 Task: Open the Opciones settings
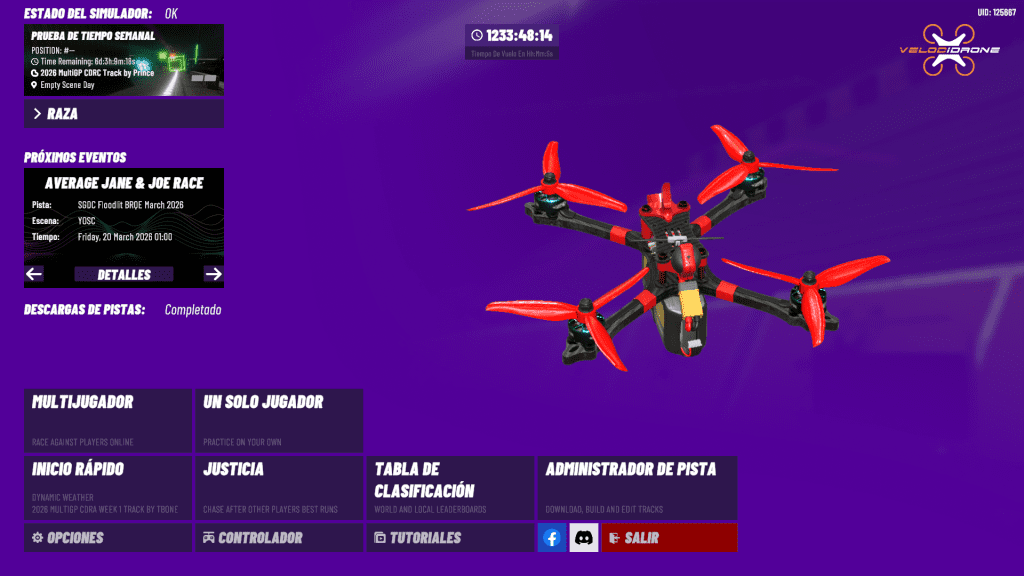pos(107,538)
